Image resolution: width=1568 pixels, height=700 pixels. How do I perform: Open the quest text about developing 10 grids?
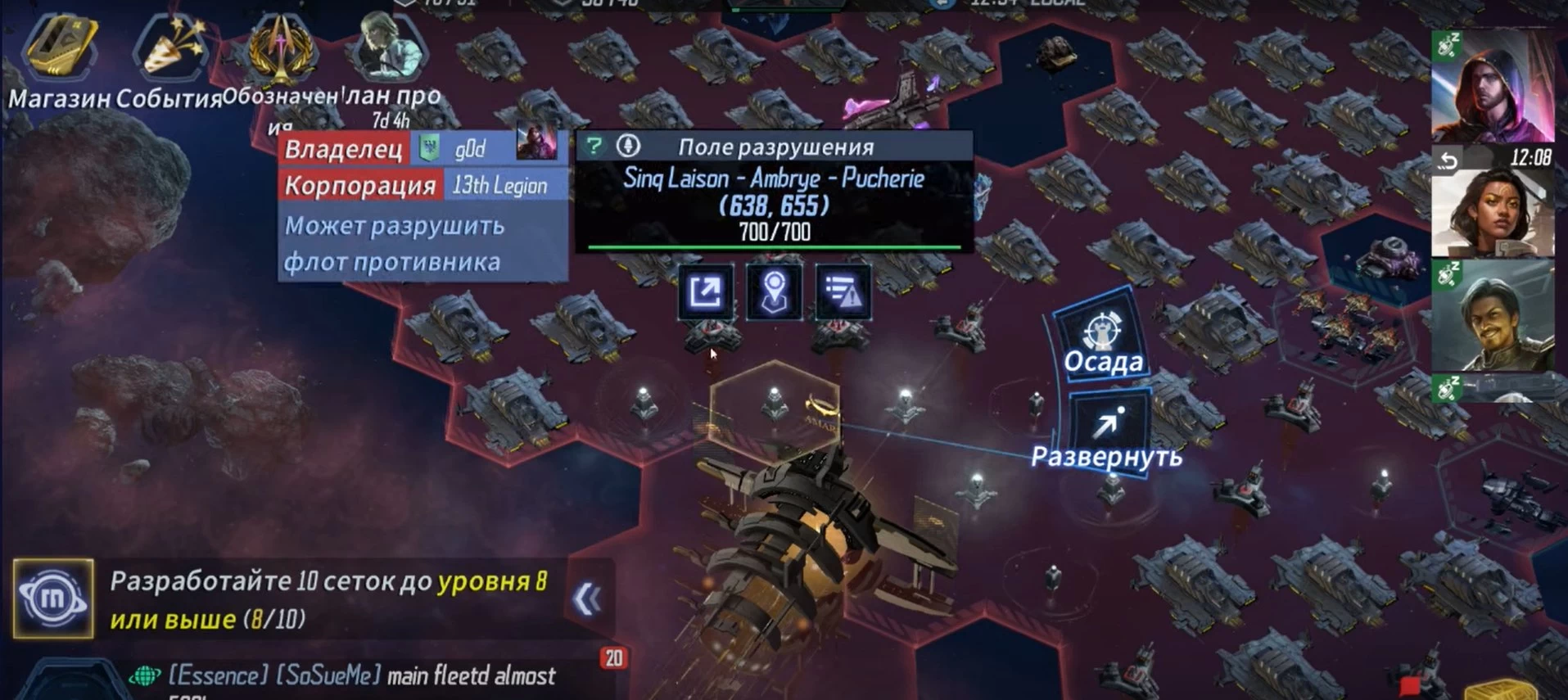(328, 599)
